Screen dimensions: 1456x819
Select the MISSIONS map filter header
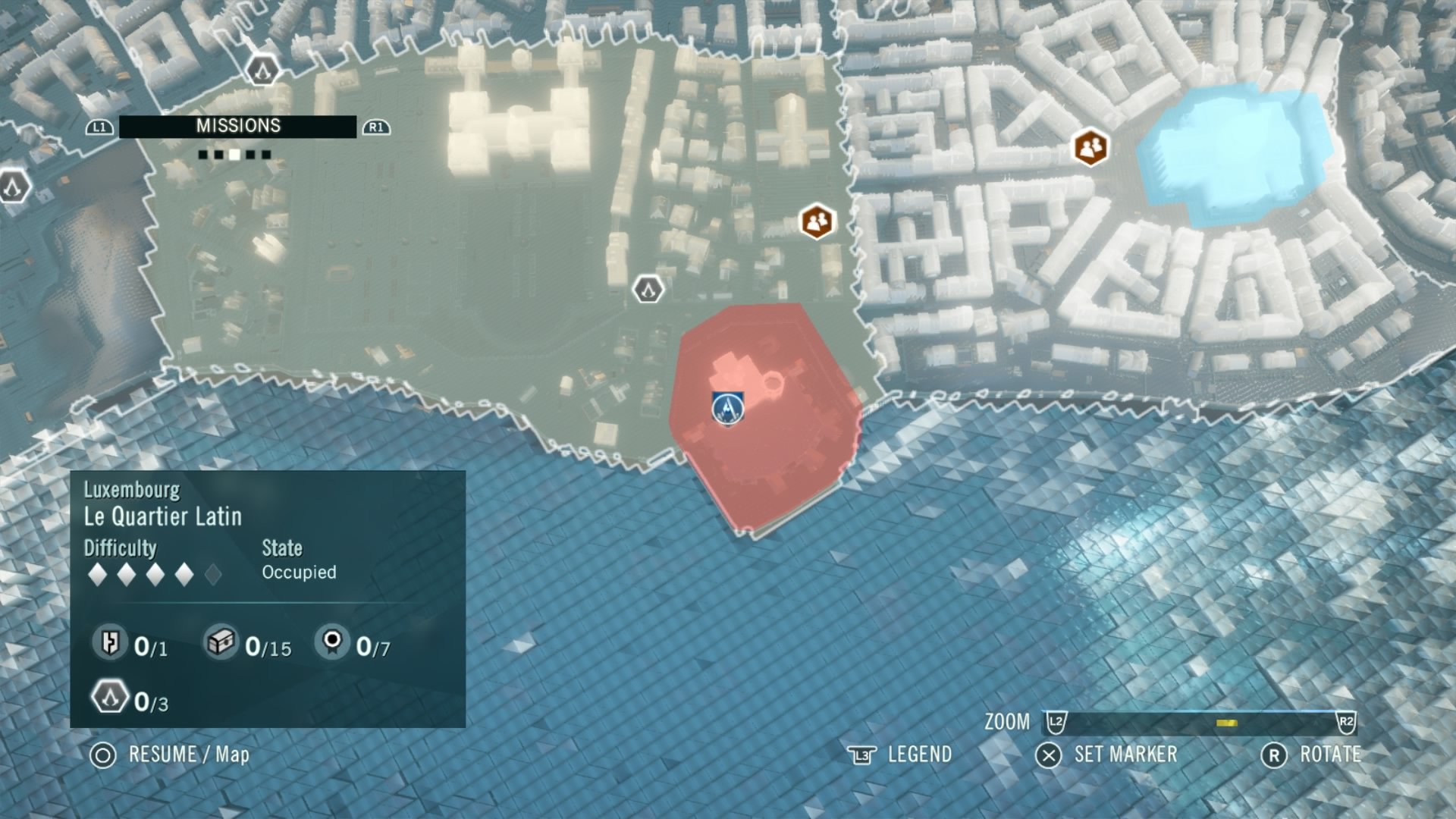point(237,127)
